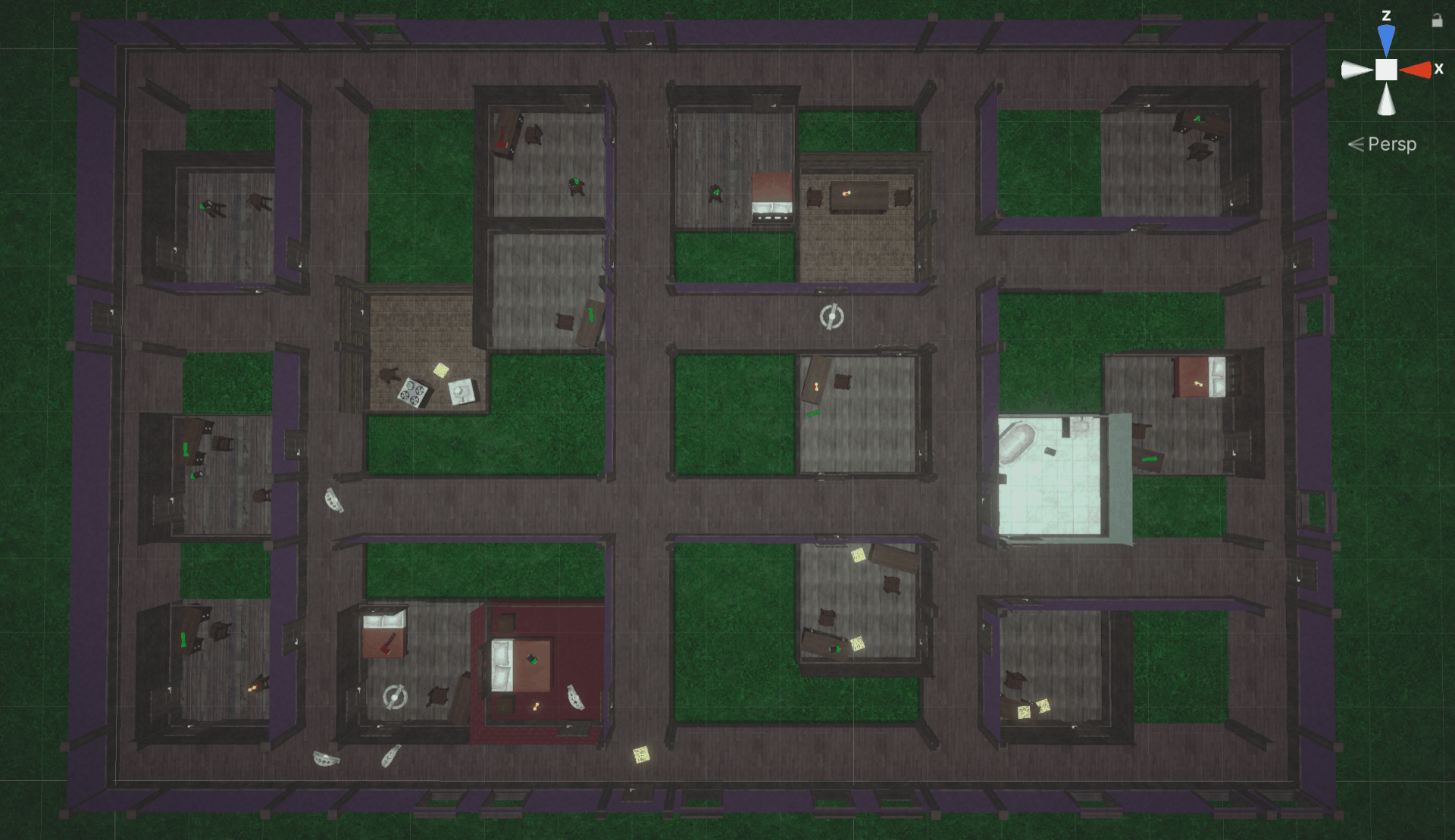
Task: Select the blue Z axis cone on the gizmo
Action: (1387, 36)
